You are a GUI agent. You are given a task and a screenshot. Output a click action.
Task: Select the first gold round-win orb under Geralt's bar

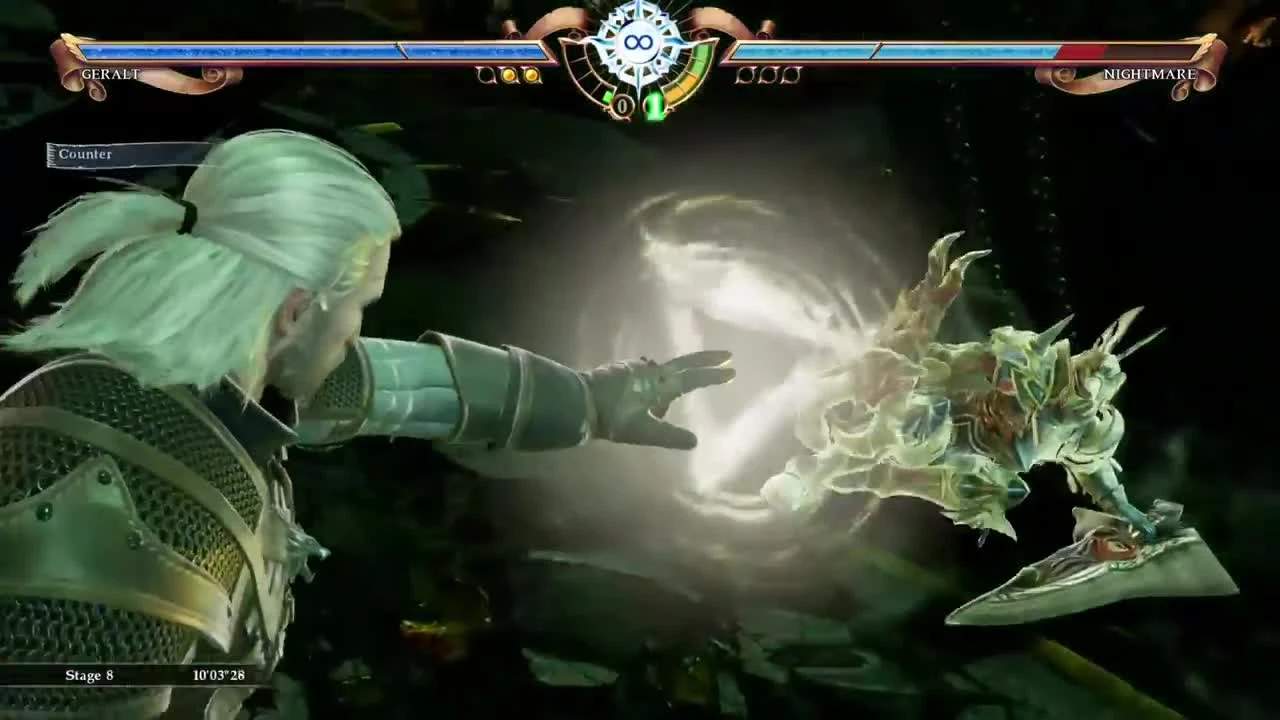(508, 74)
